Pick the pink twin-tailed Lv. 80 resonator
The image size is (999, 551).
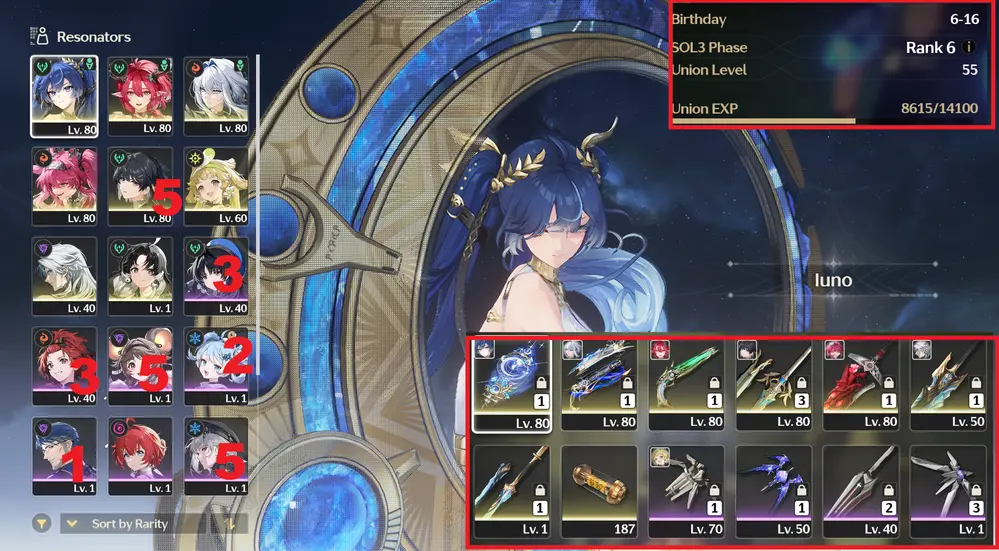pos(64,184)
